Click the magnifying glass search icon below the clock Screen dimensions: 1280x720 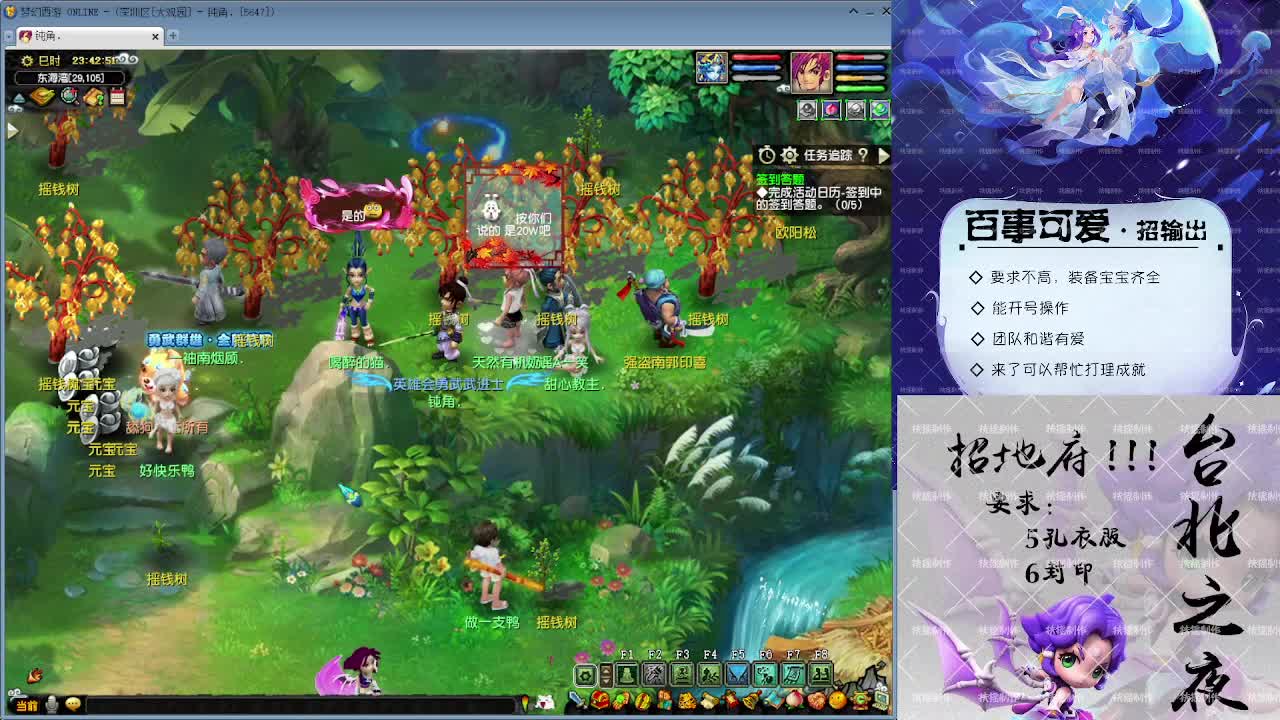point(69,96)
